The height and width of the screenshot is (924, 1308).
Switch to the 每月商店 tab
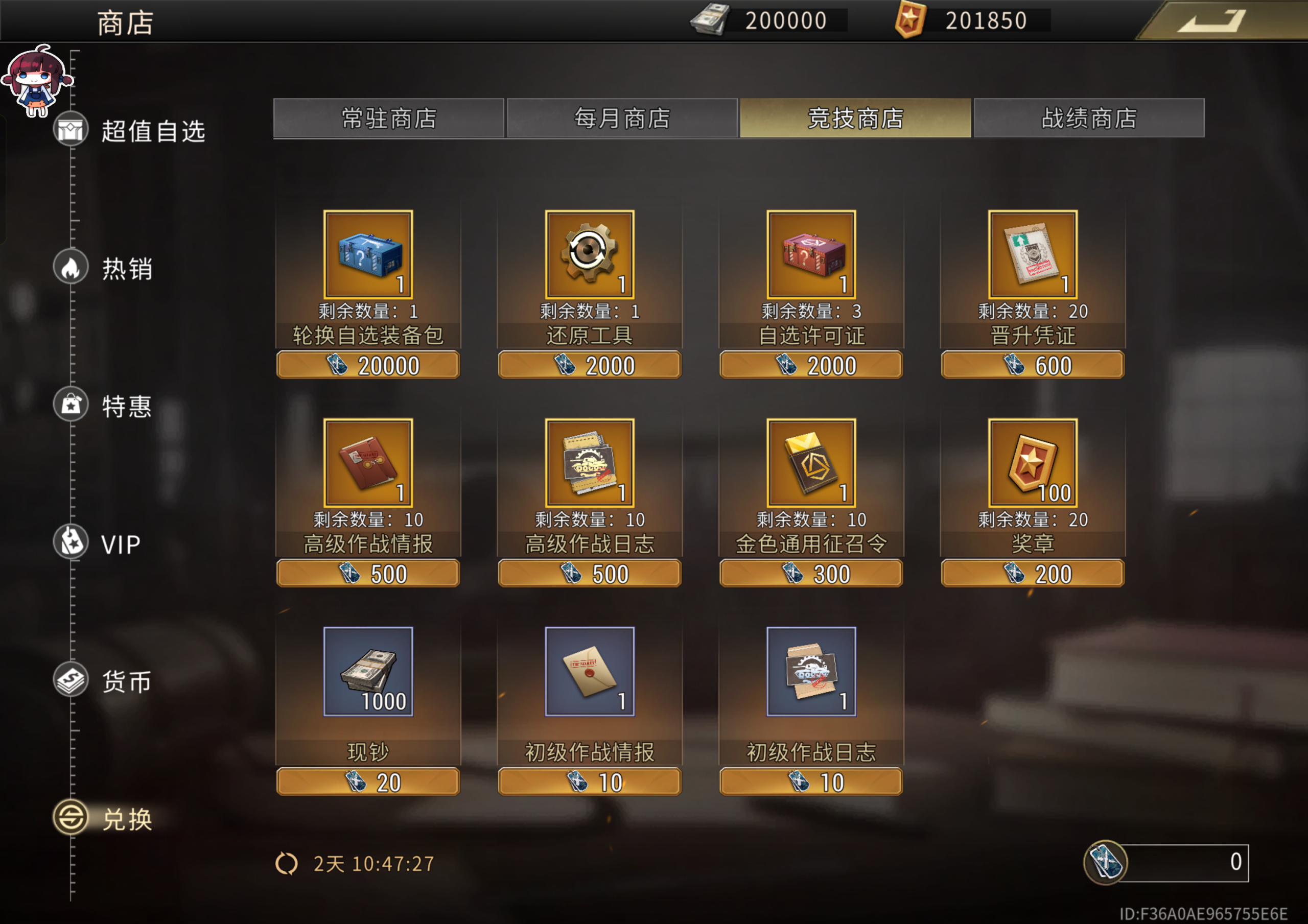(x=621, y=119)
